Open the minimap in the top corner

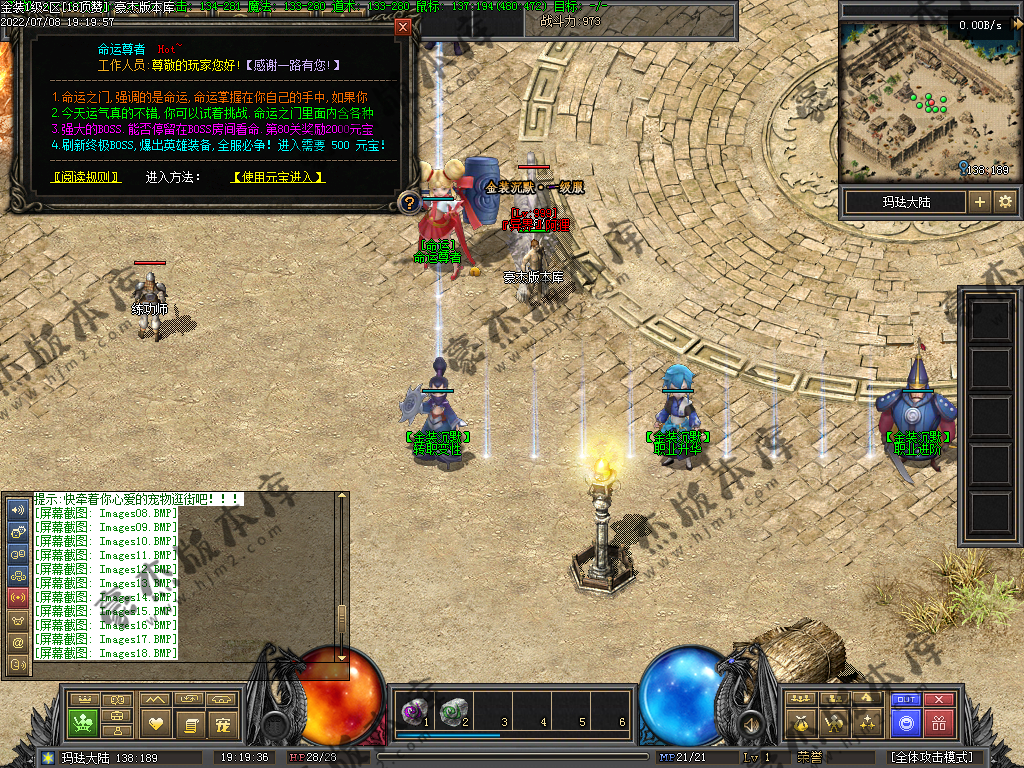pos(924,101)
